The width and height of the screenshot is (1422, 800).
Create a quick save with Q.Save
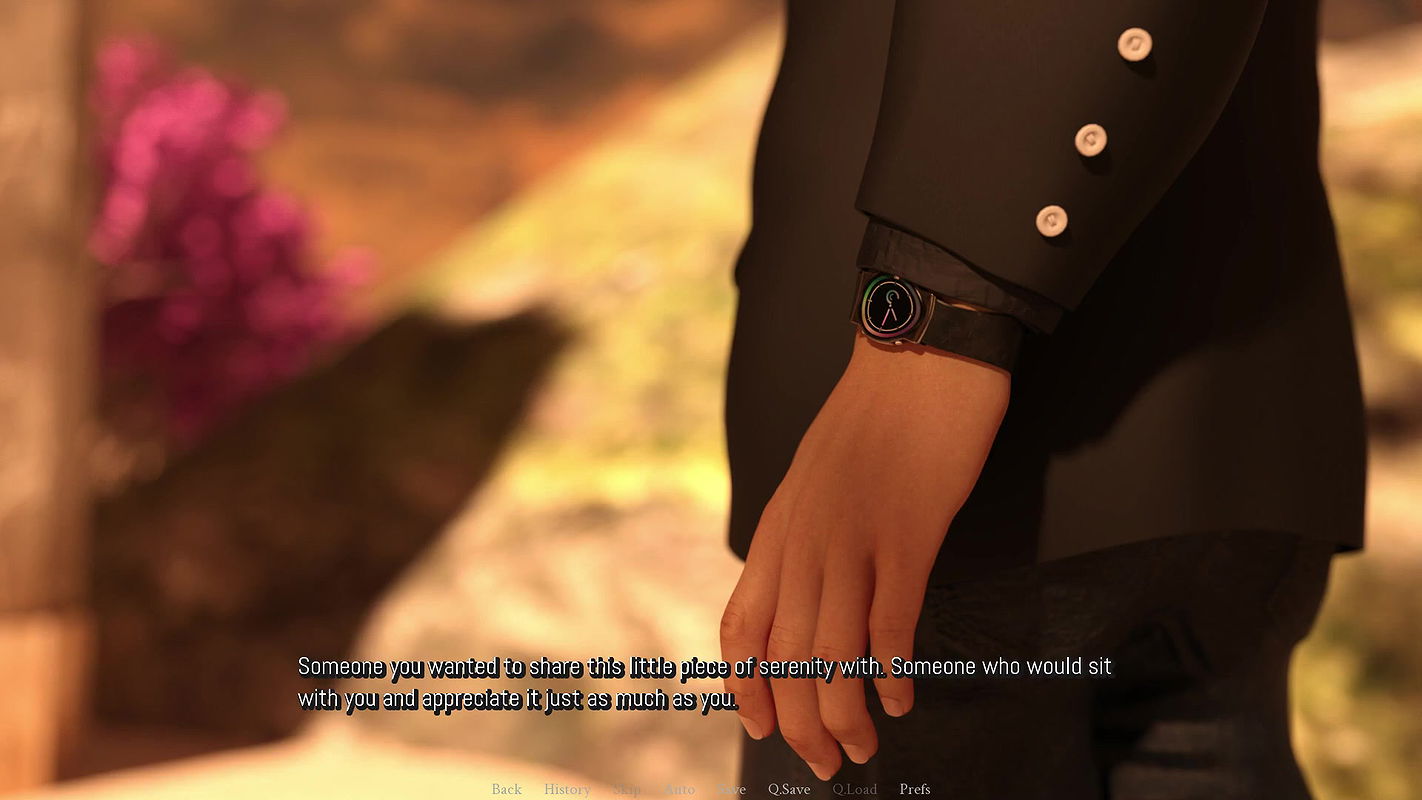pyautogui.click(x=789, y=789)
